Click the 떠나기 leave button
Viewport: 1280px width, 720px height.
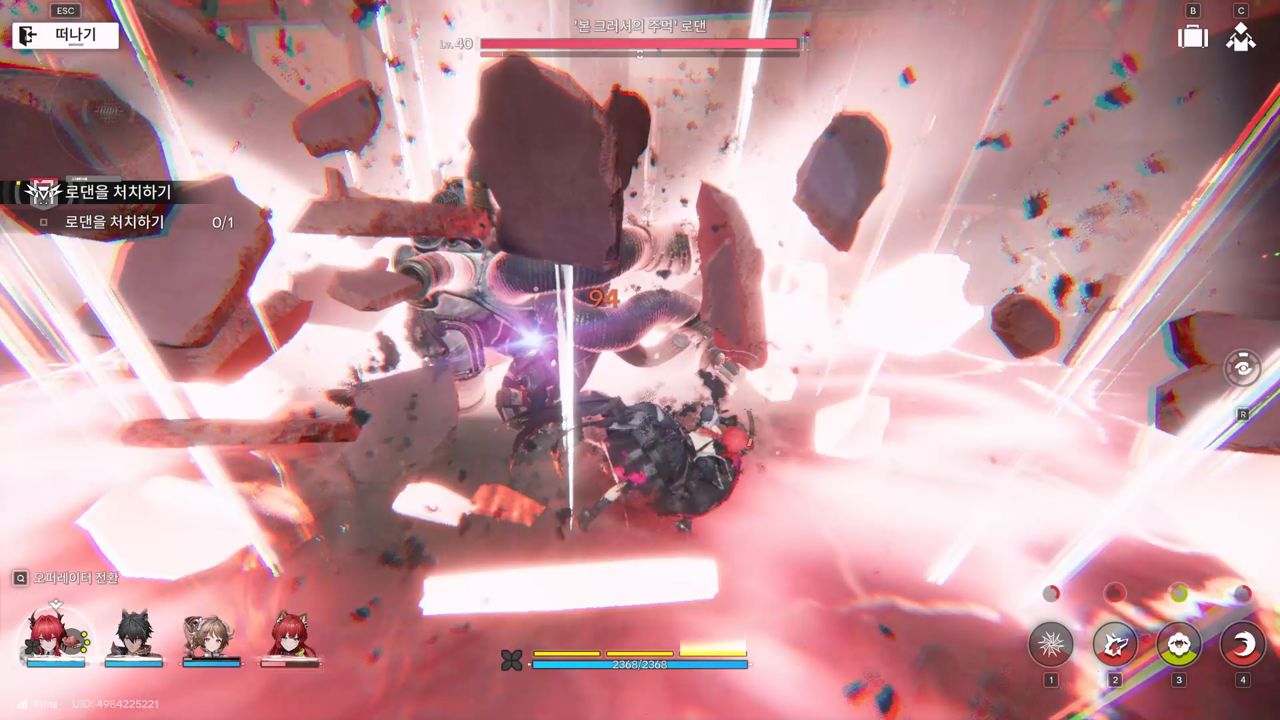coord(66,36)
